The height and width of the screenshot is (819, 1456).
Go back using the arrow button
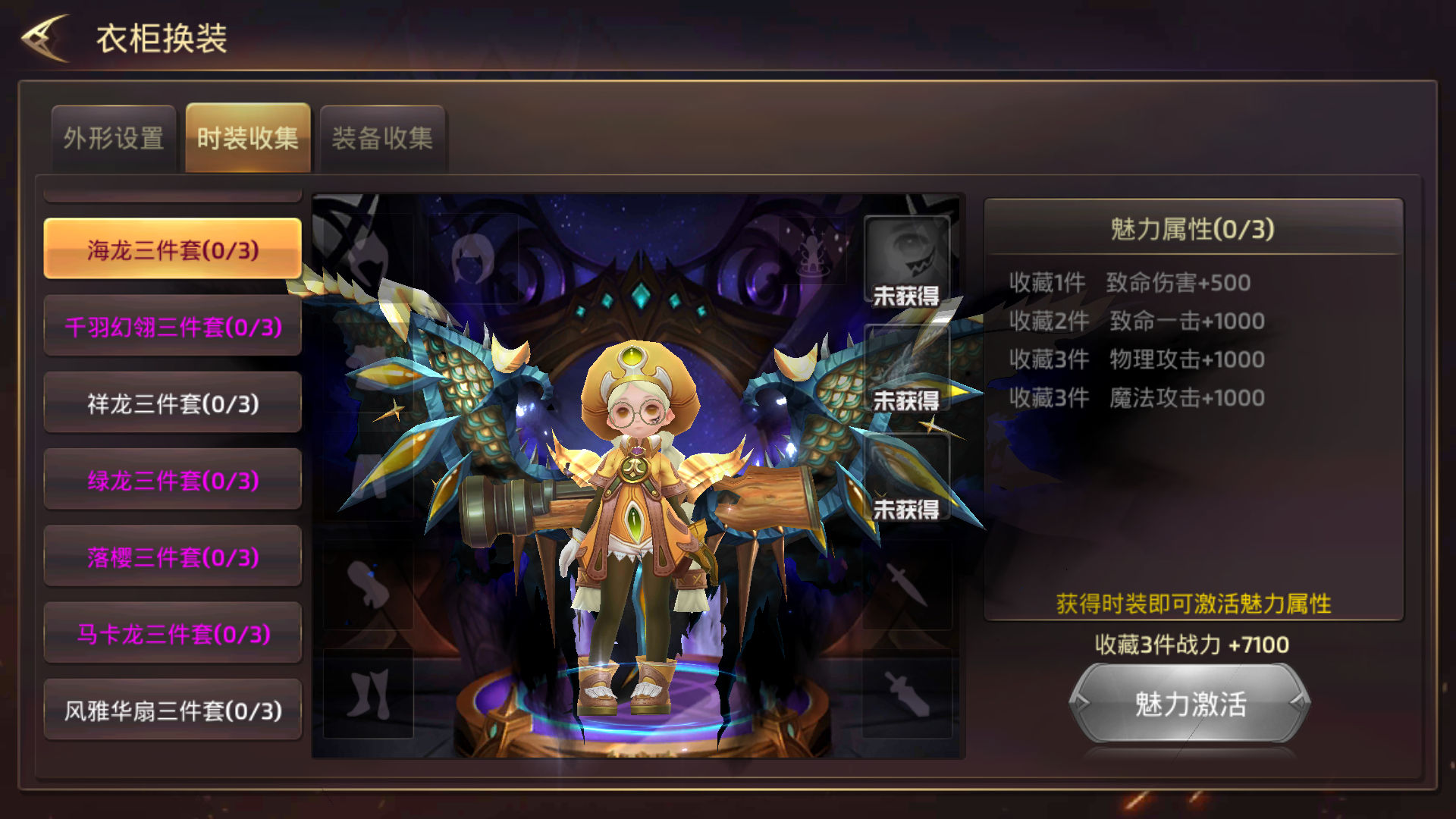[x=45, y=38]
